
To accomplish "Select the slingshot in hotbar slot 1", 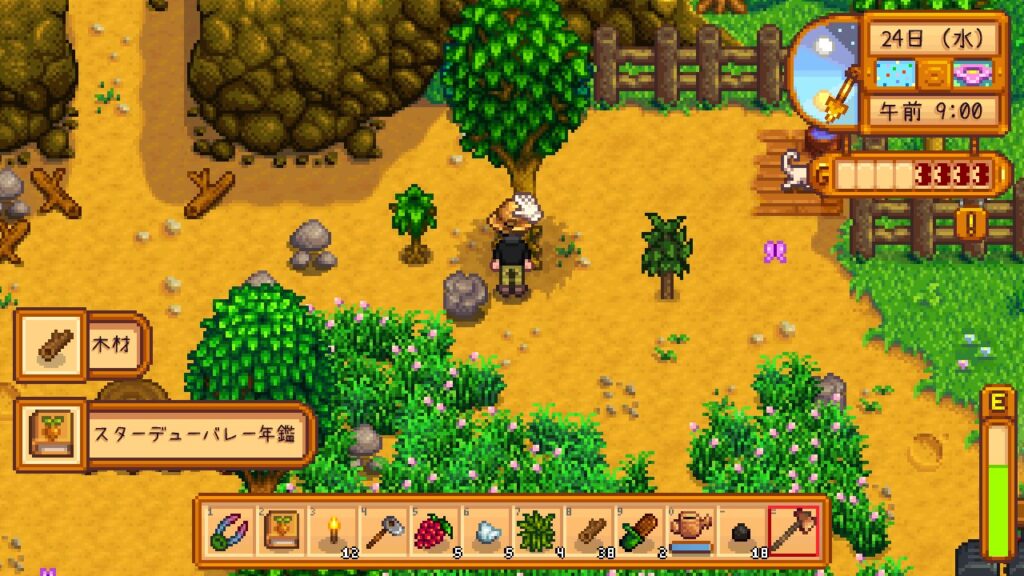I will coord(227,530).
